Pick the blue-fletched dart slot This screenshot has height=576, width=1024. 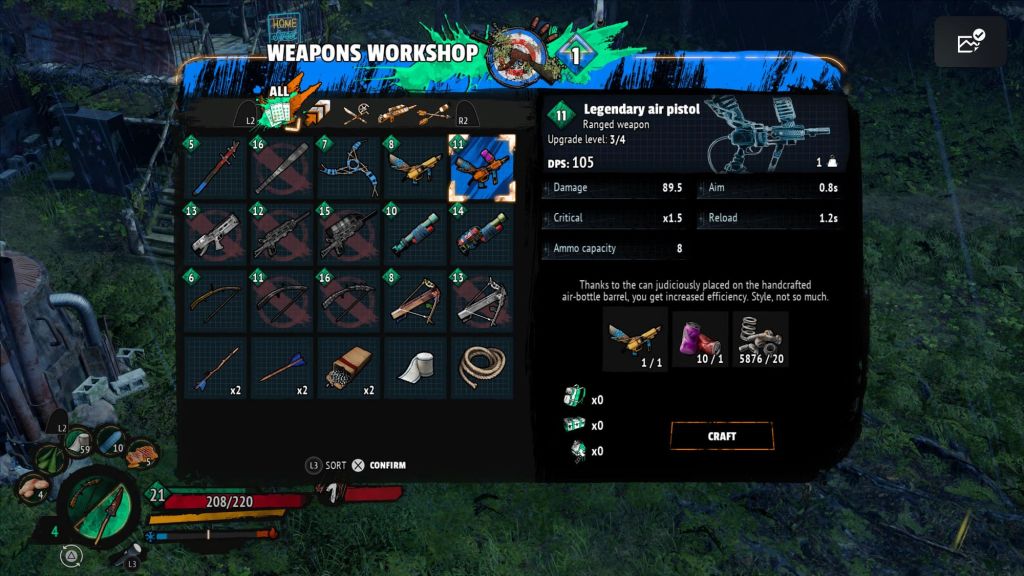coord(283,368)
